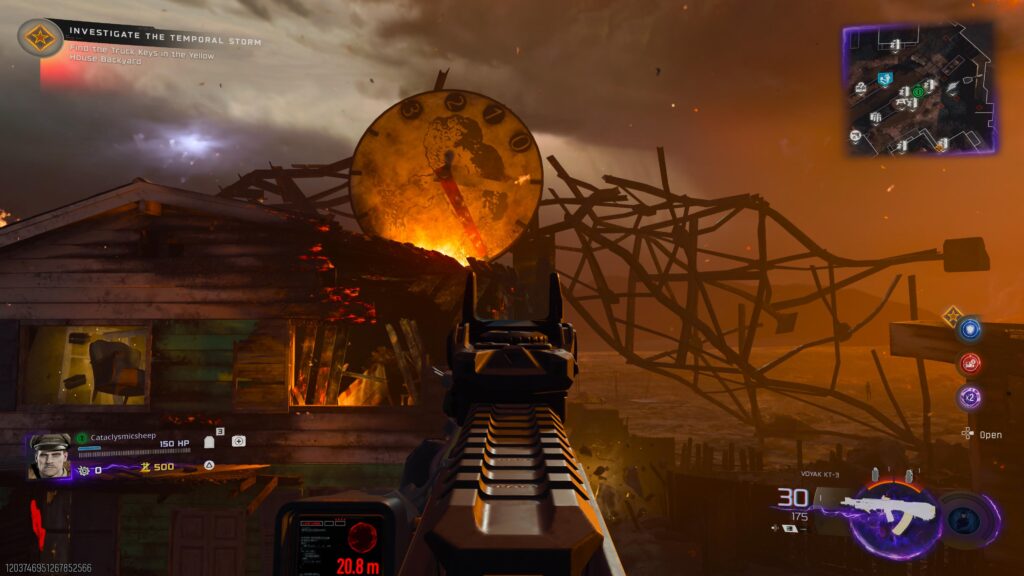Select the Voyak KT-3 weapon icon

[x=888, y=512]
